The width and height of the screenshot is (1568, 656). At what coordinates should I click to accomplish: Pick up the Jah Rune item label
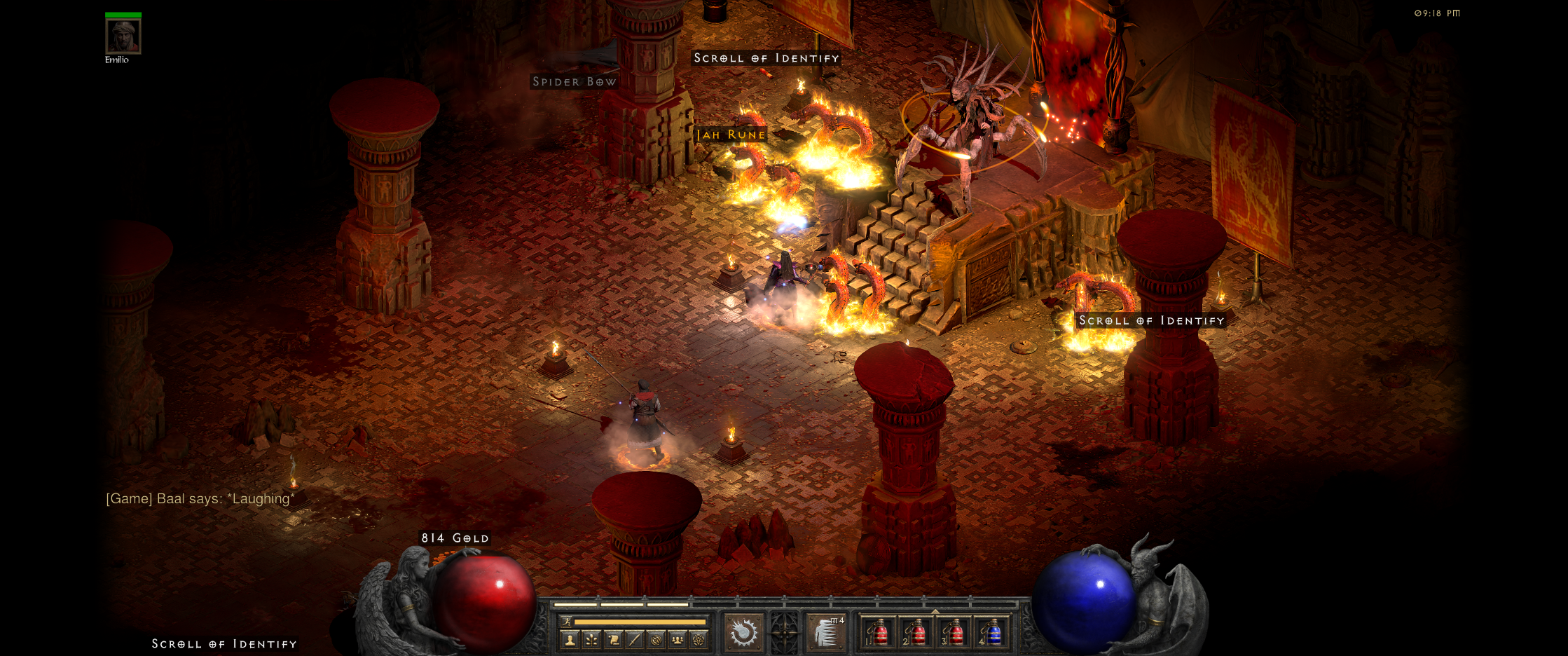coord(731,135)
